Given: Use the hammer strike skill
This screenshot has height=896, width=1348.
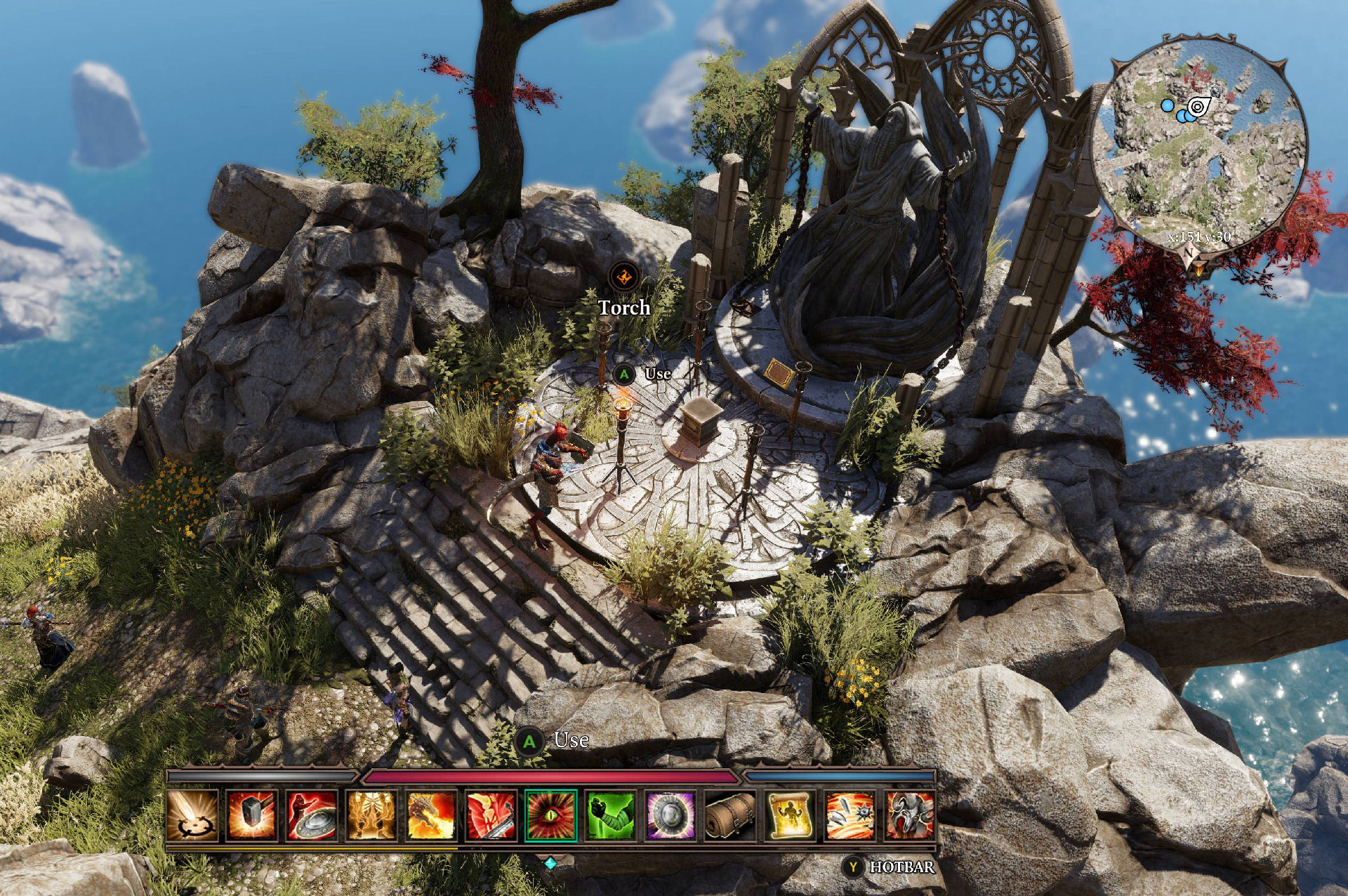Looking at the screenshot, I should 252,815.
